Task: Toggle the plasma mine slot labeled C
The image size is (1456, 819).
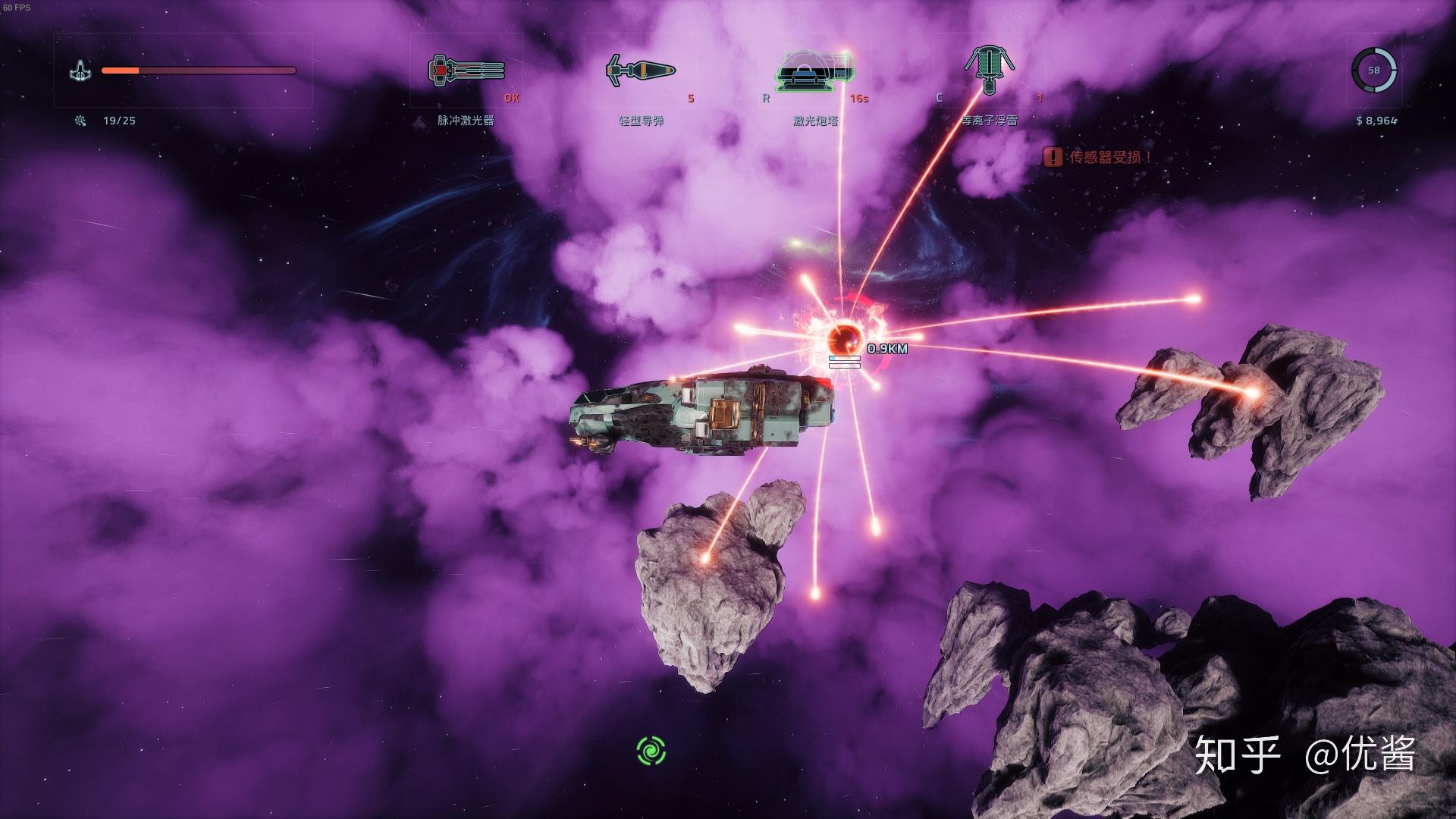Action: pyautogui.click(x=940, y=98)
